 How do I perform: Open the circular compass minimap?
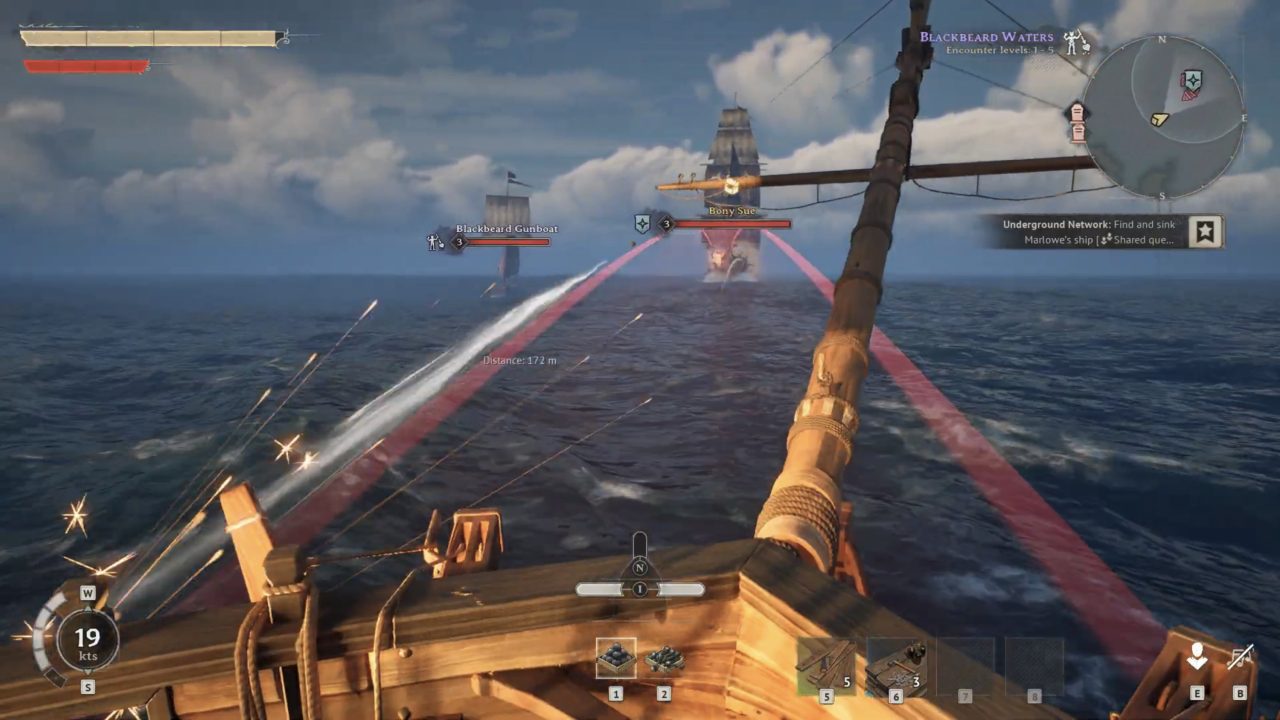point(1162,116)
